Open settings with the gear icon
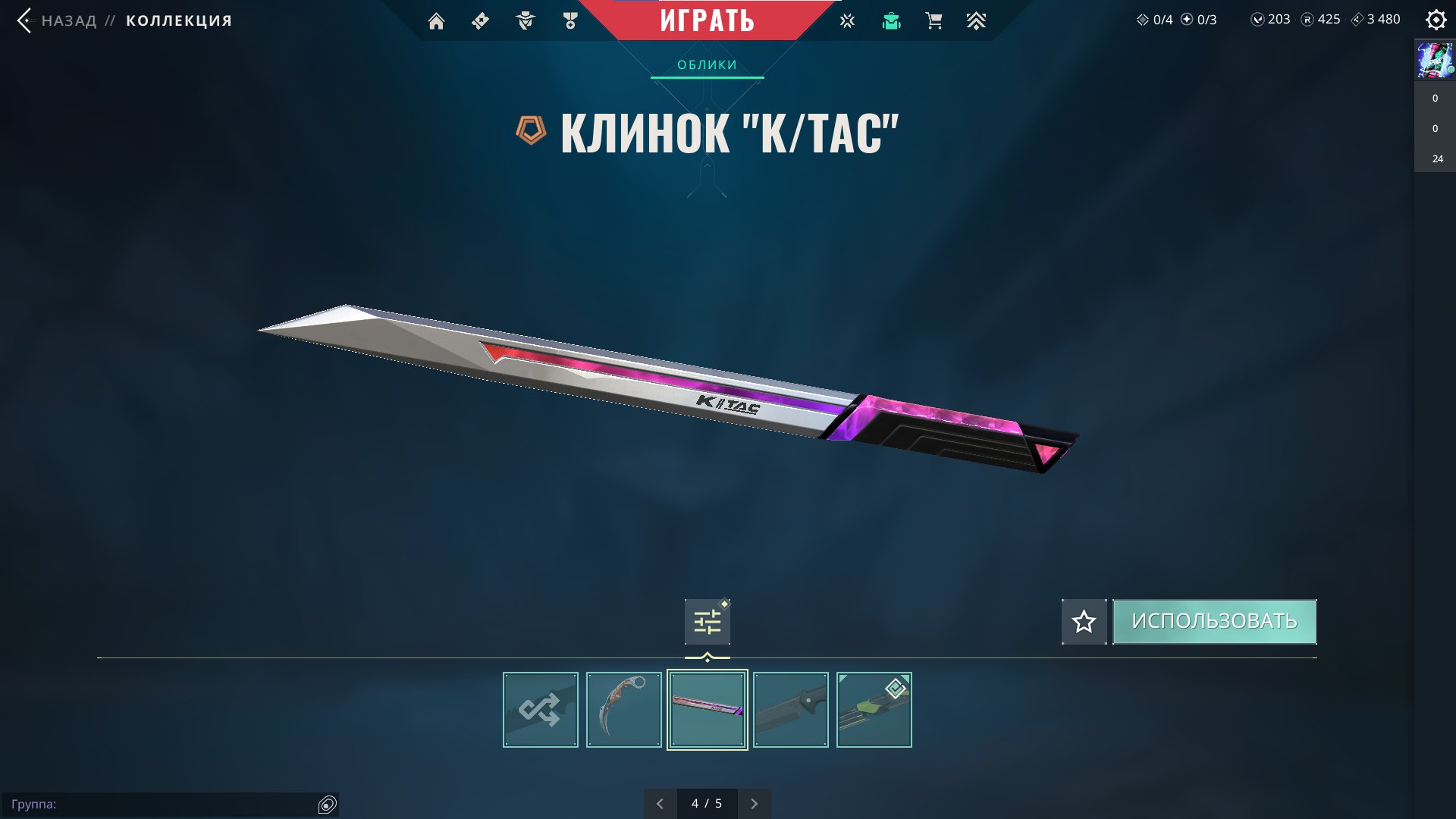Screen dimensions: 1456x819 pos(1436,20)
